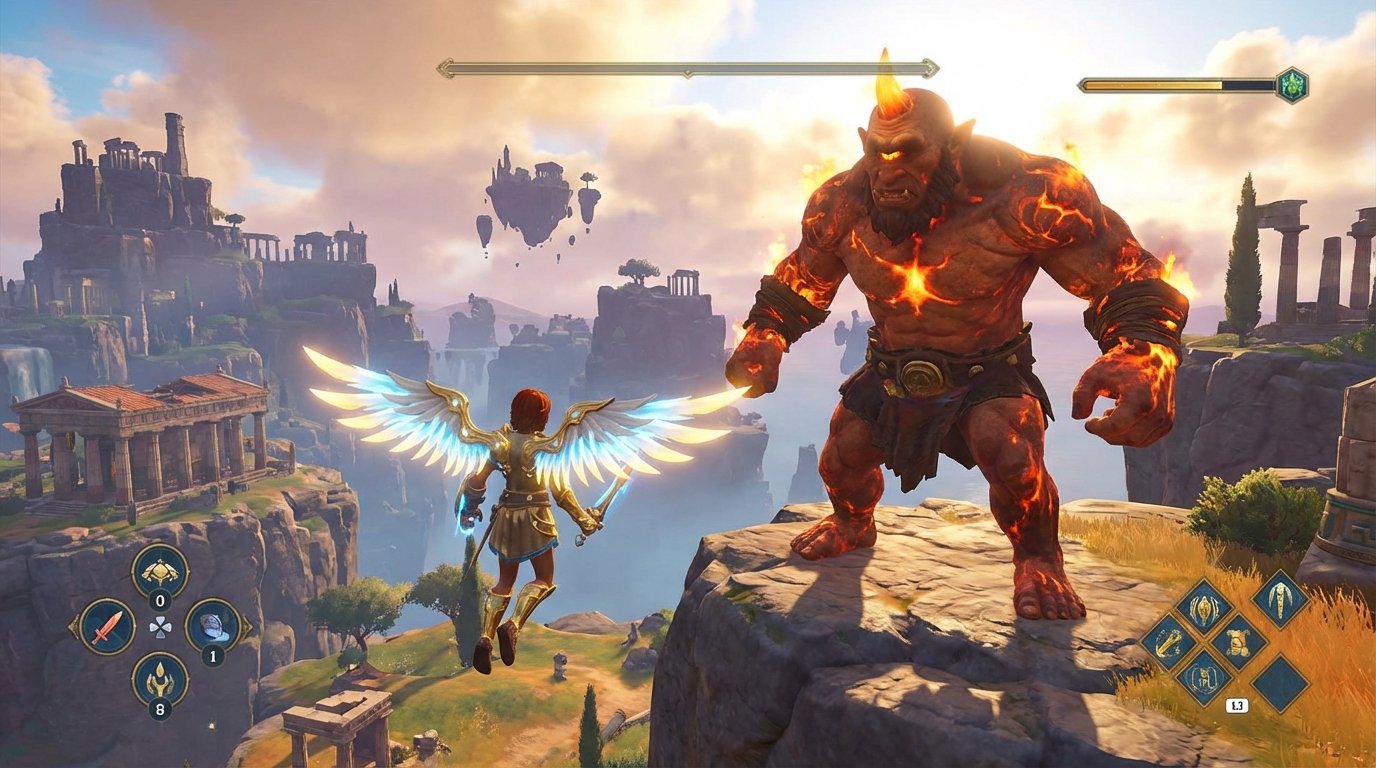Select the golden chalice flame icon showing count 8
Image resolution: width=1376 pixels, height=768 pixels.
(x=161, y=681)
